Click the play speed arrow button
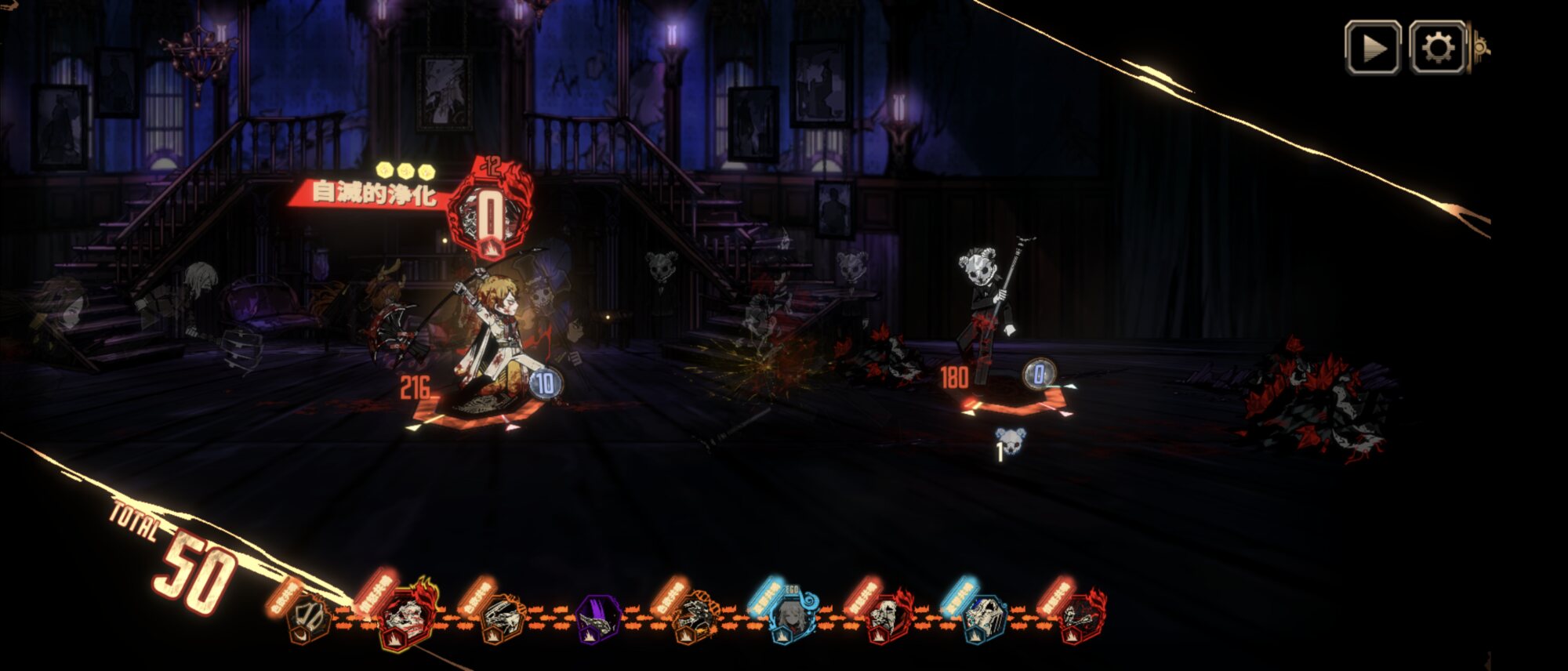 pyautogui.click(x=1372, y=48)
